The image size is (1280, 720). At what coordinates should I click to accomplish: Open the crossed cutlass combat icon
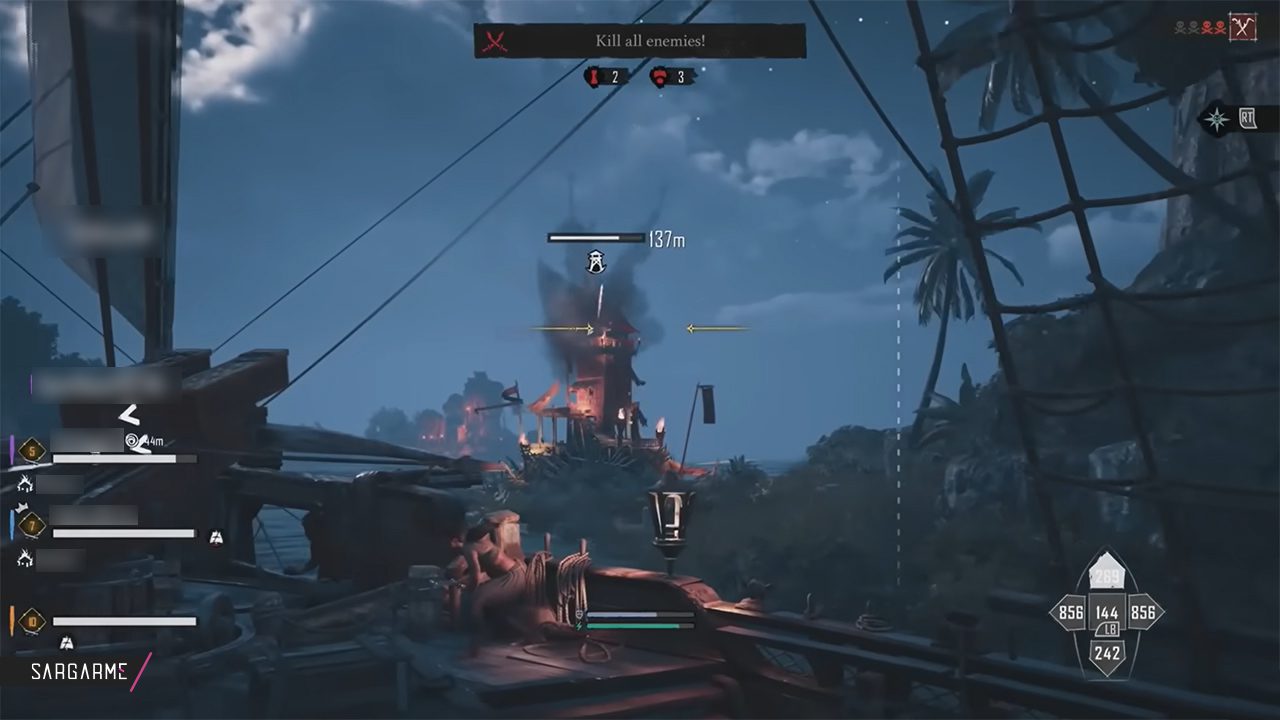pos(1243,26)
